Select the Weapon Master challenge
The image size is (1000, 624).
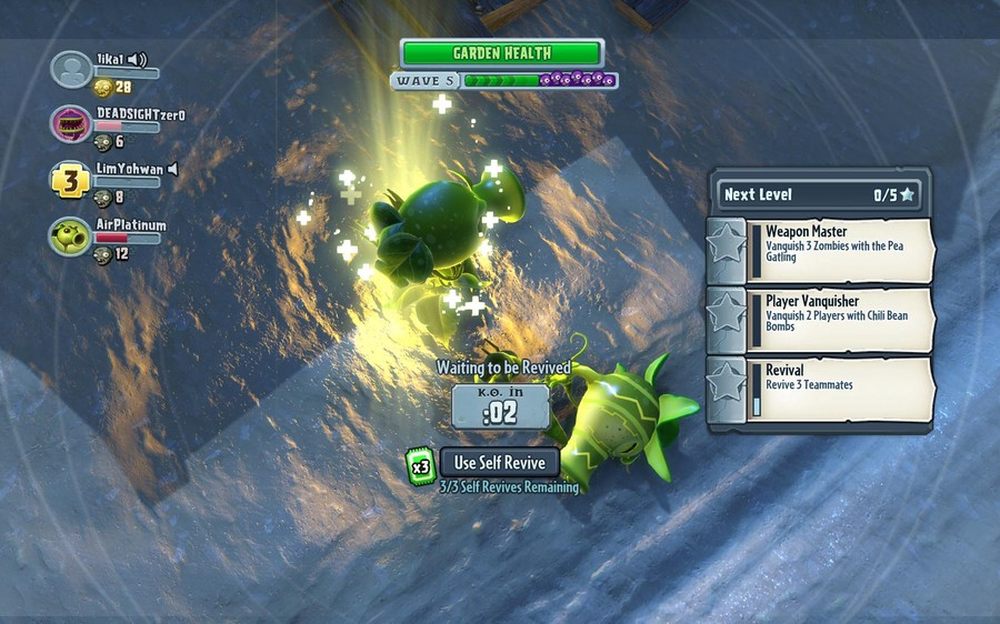[820, 249]
